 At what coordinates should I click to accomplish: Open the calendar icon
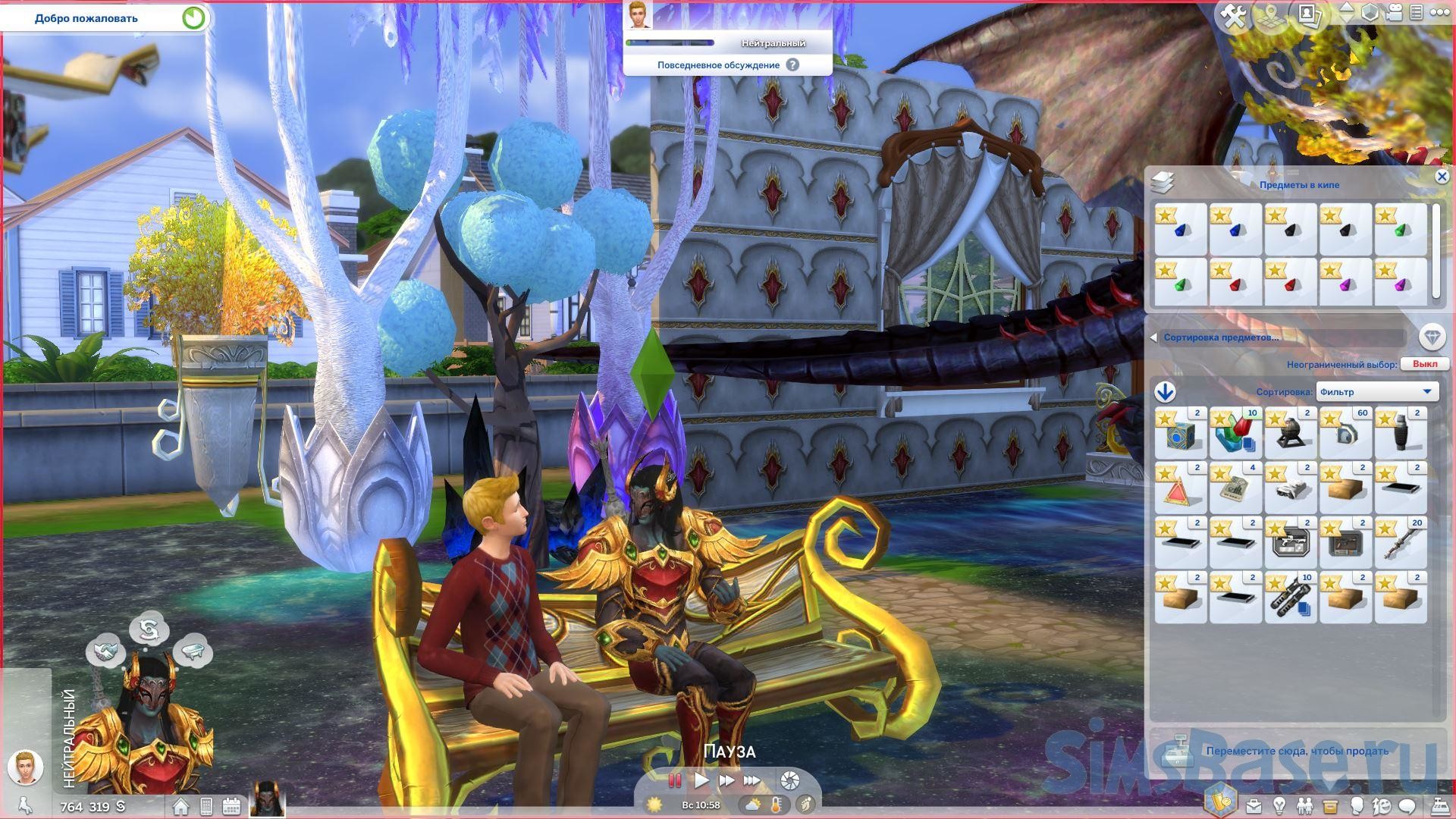pos(231,806)
